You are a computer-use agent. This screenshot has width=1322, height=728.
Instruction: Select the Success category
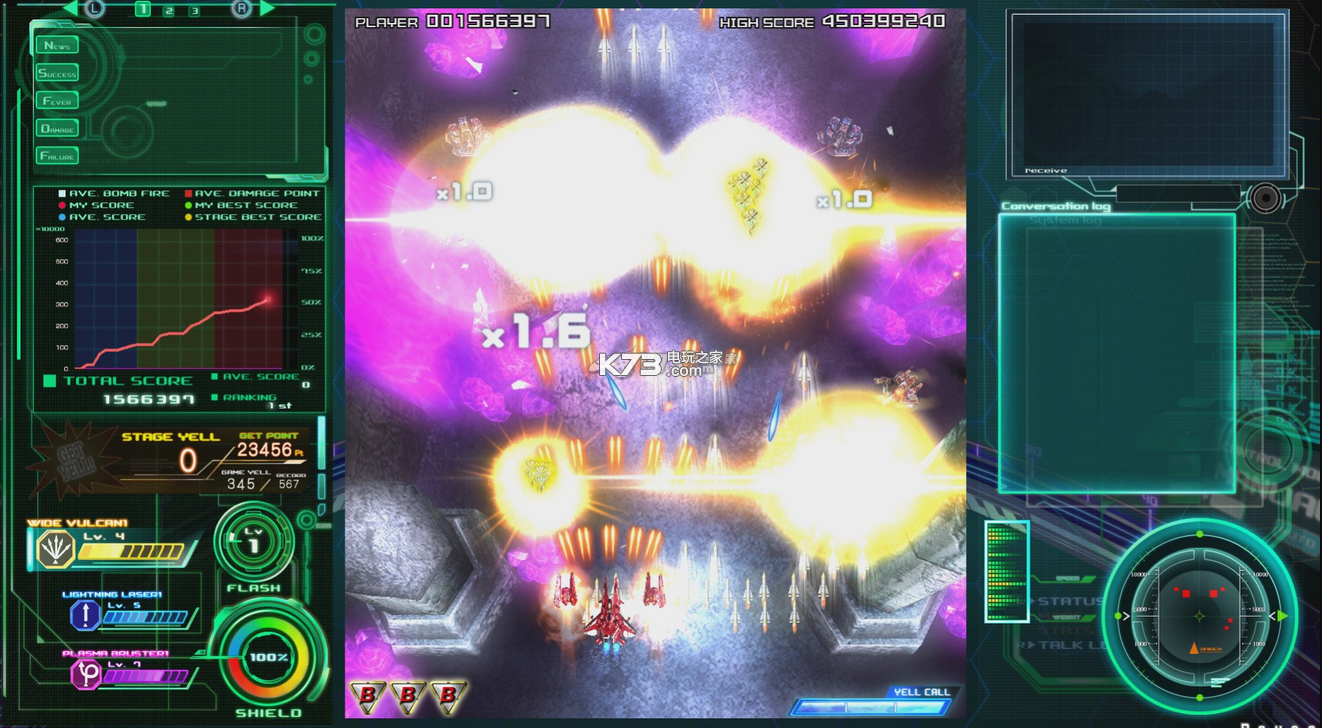coord(57,73)
